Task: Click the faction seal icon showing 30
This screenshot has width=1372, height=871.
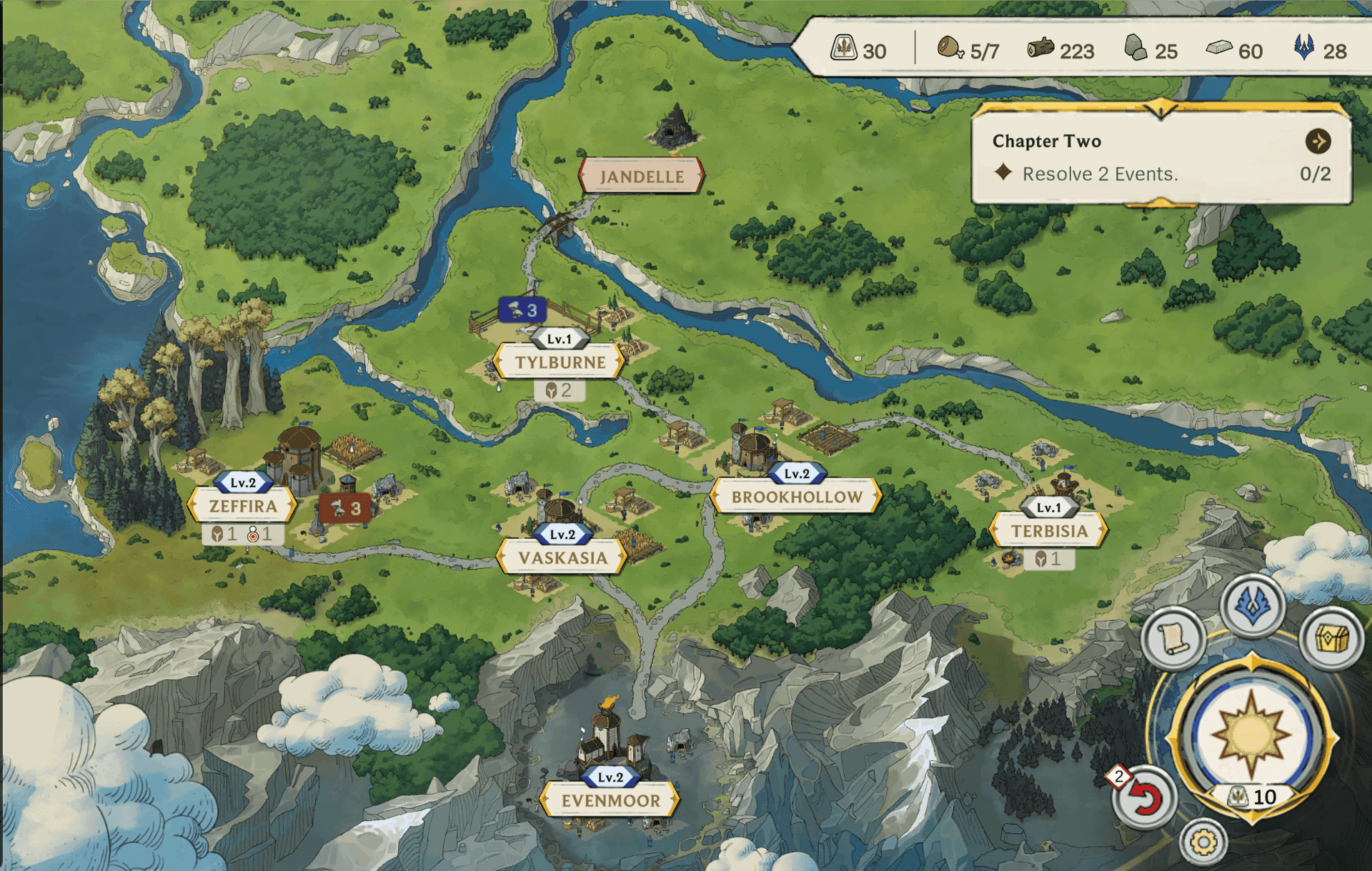Action: point(845,47)
